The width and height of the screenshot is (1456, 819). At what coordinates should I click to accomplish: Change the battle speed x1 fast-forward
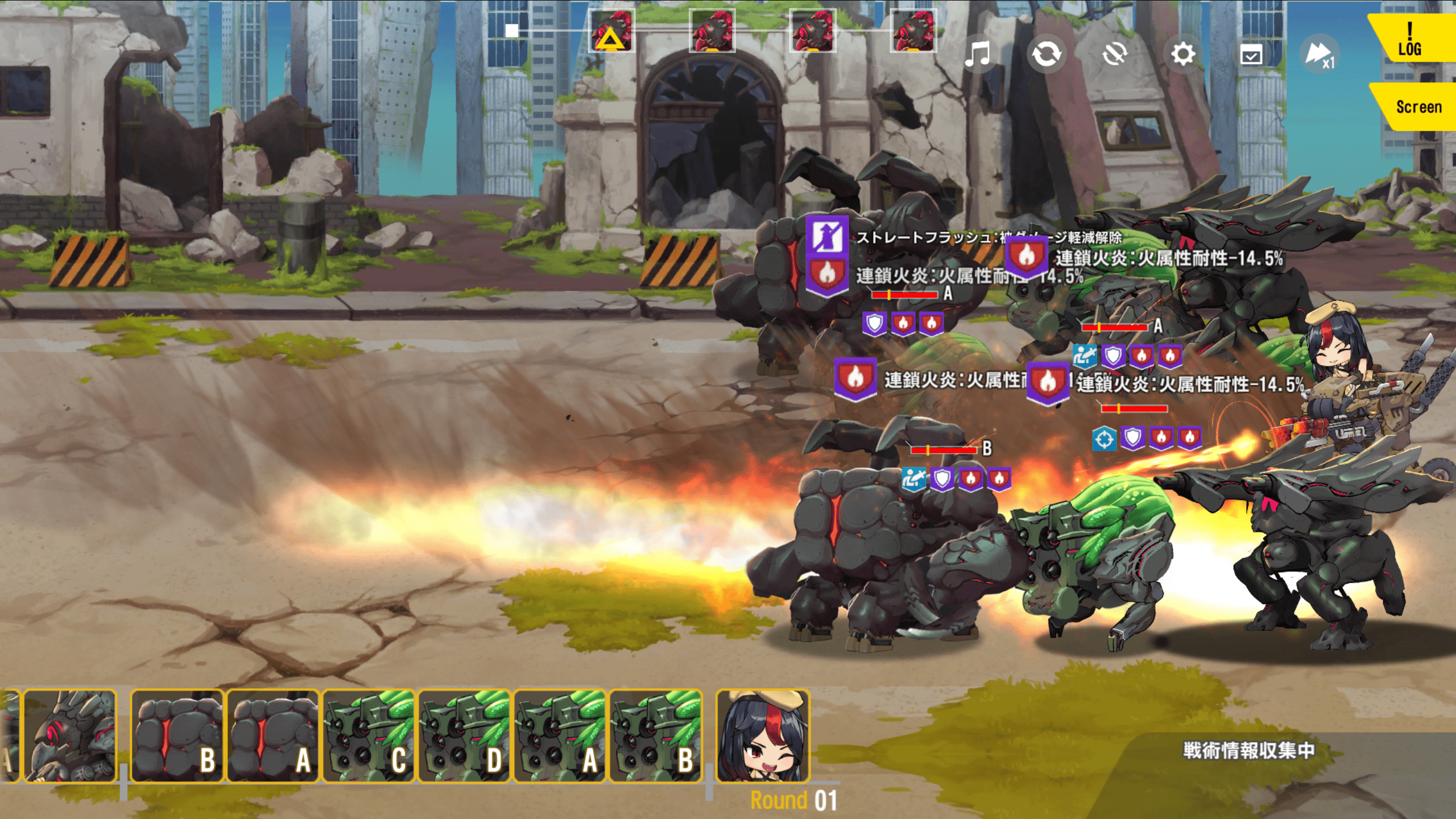pyautogui.click(x=1319, y=55)
